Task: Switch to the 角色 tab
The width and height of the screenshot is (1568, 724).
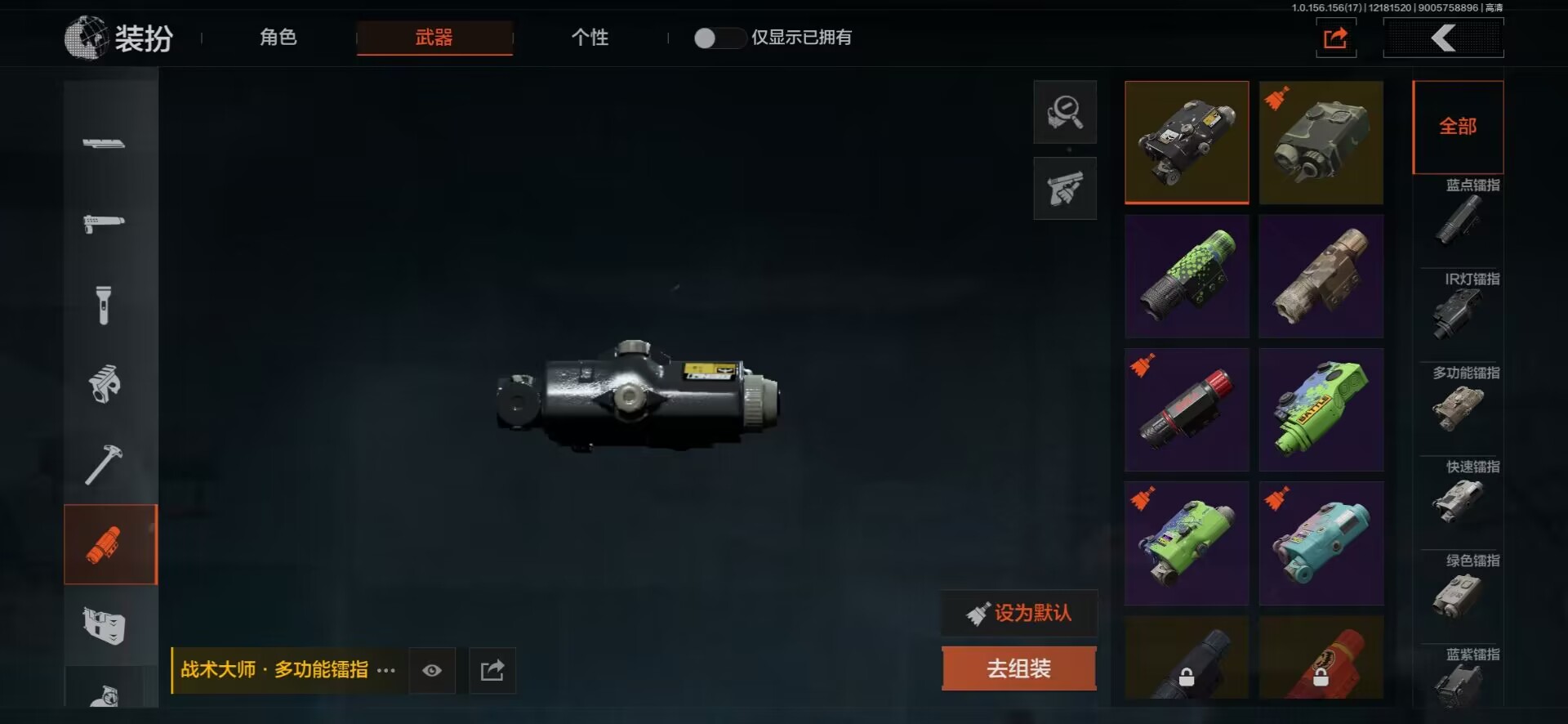Action: point(278,38)
